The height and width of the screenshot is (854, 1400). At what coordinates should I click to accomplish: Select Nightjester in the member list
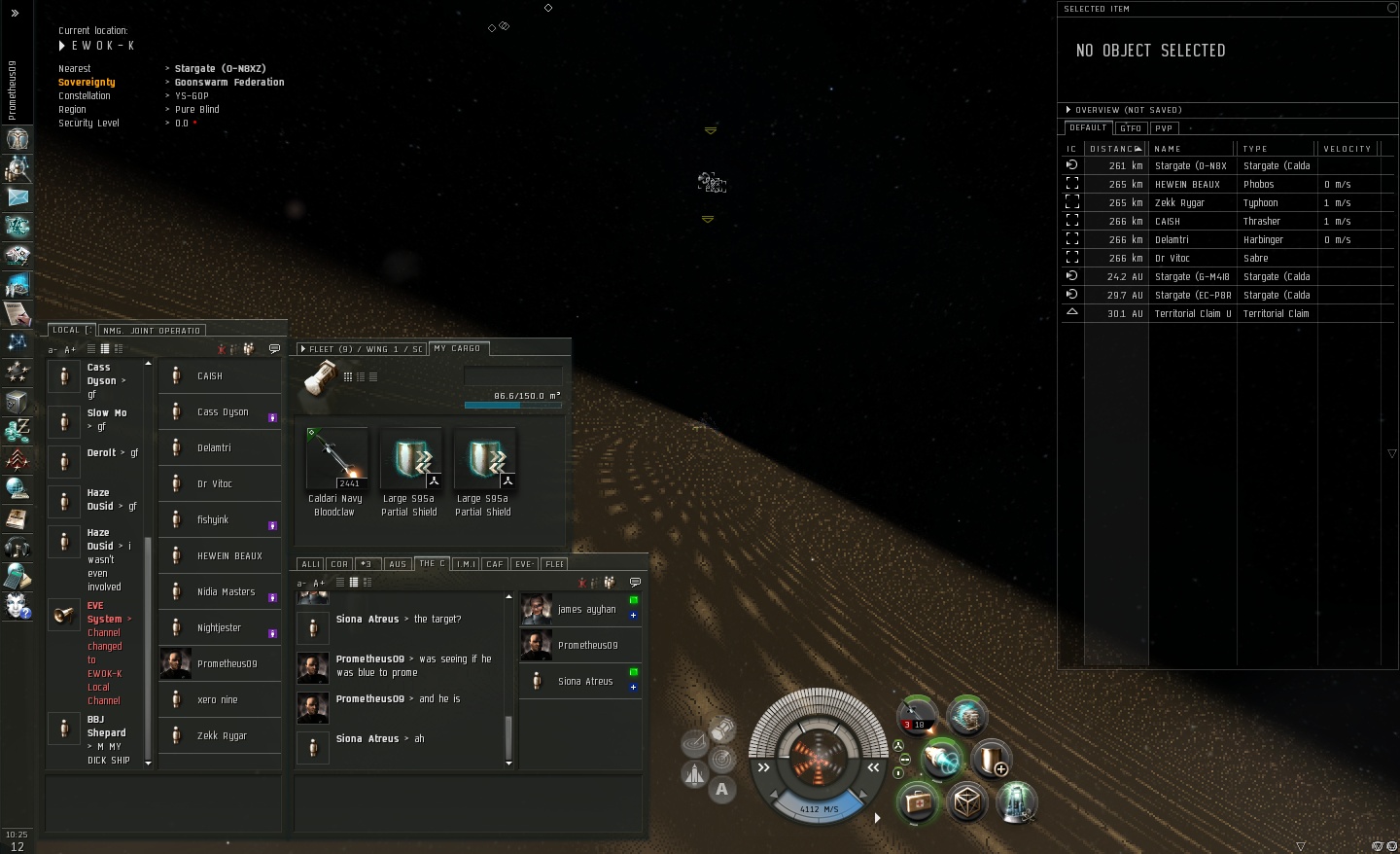(220, 628)
